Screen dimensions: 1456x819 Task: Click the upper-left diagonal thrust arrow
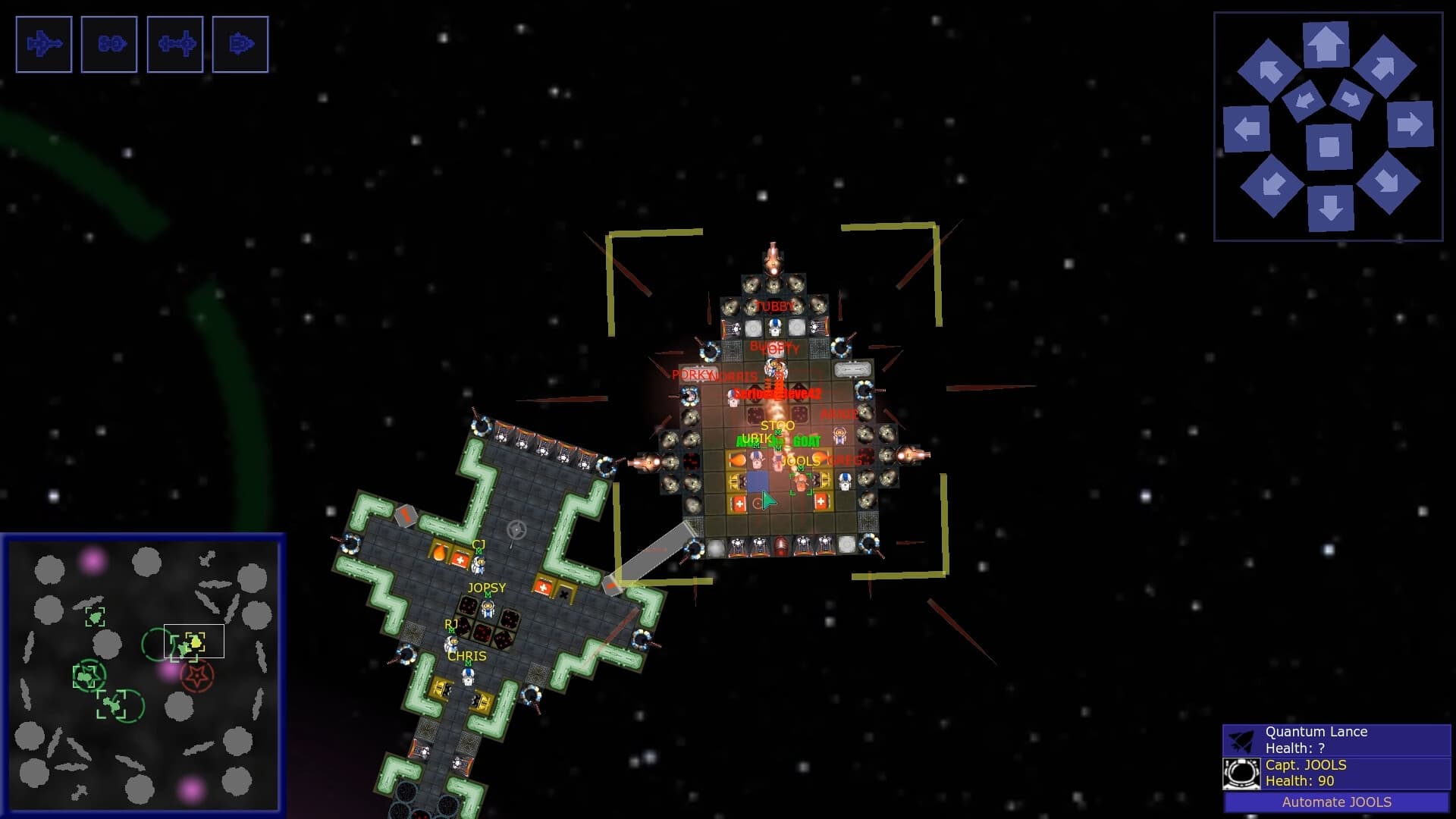click(x=1269, y=71)
